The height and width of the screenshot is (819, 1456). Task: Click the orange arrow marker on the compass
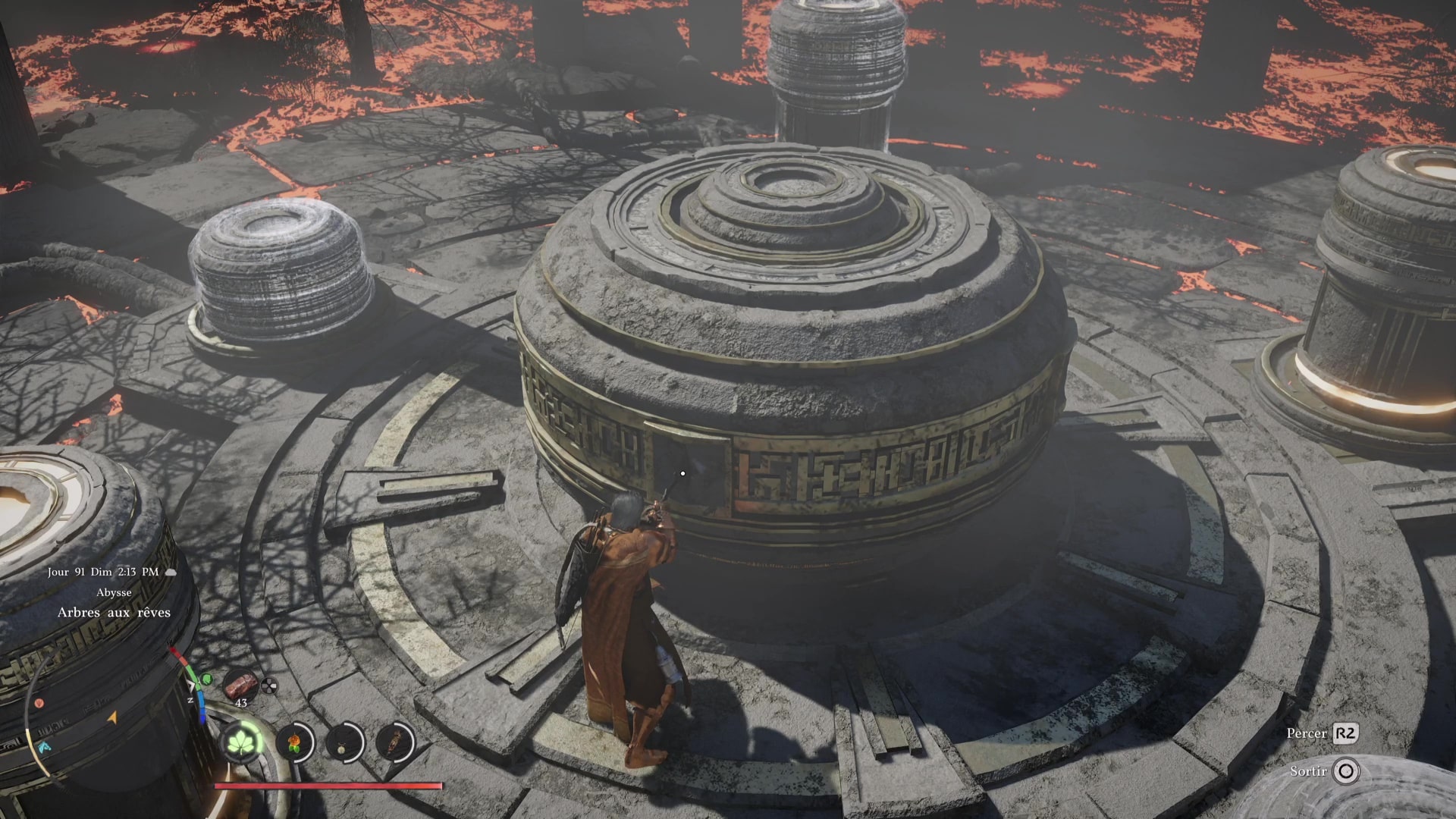point(113,717)
